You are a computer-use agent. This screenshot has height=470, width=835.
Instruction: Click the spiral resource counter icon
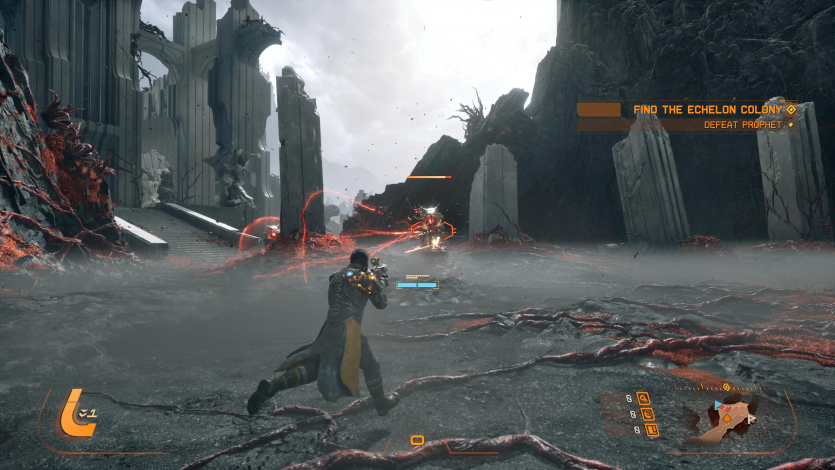[x=647, y=414]
